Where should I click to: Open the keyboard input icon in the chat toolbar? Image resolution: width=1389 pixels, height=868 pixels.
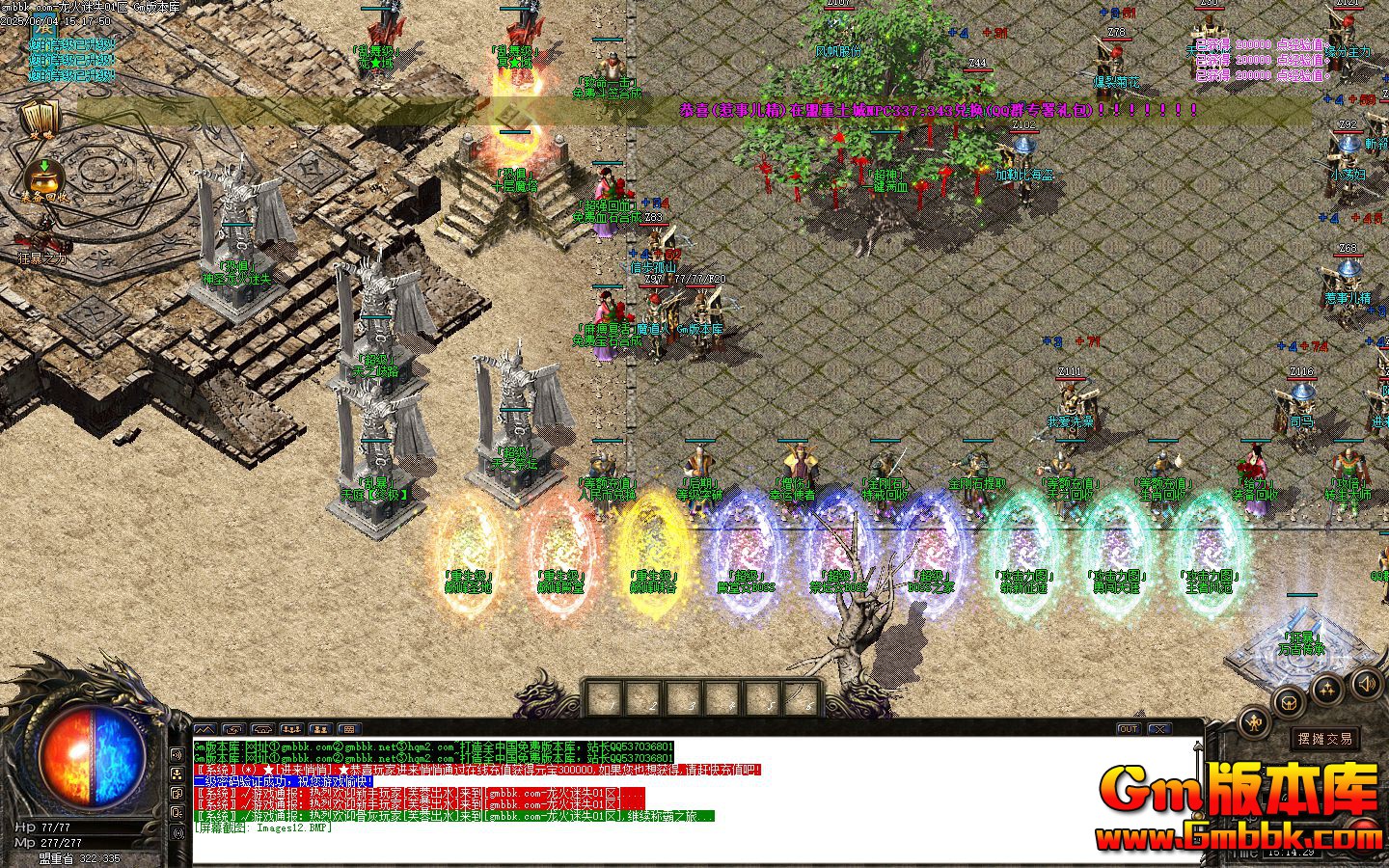click(x=348, y=729)
